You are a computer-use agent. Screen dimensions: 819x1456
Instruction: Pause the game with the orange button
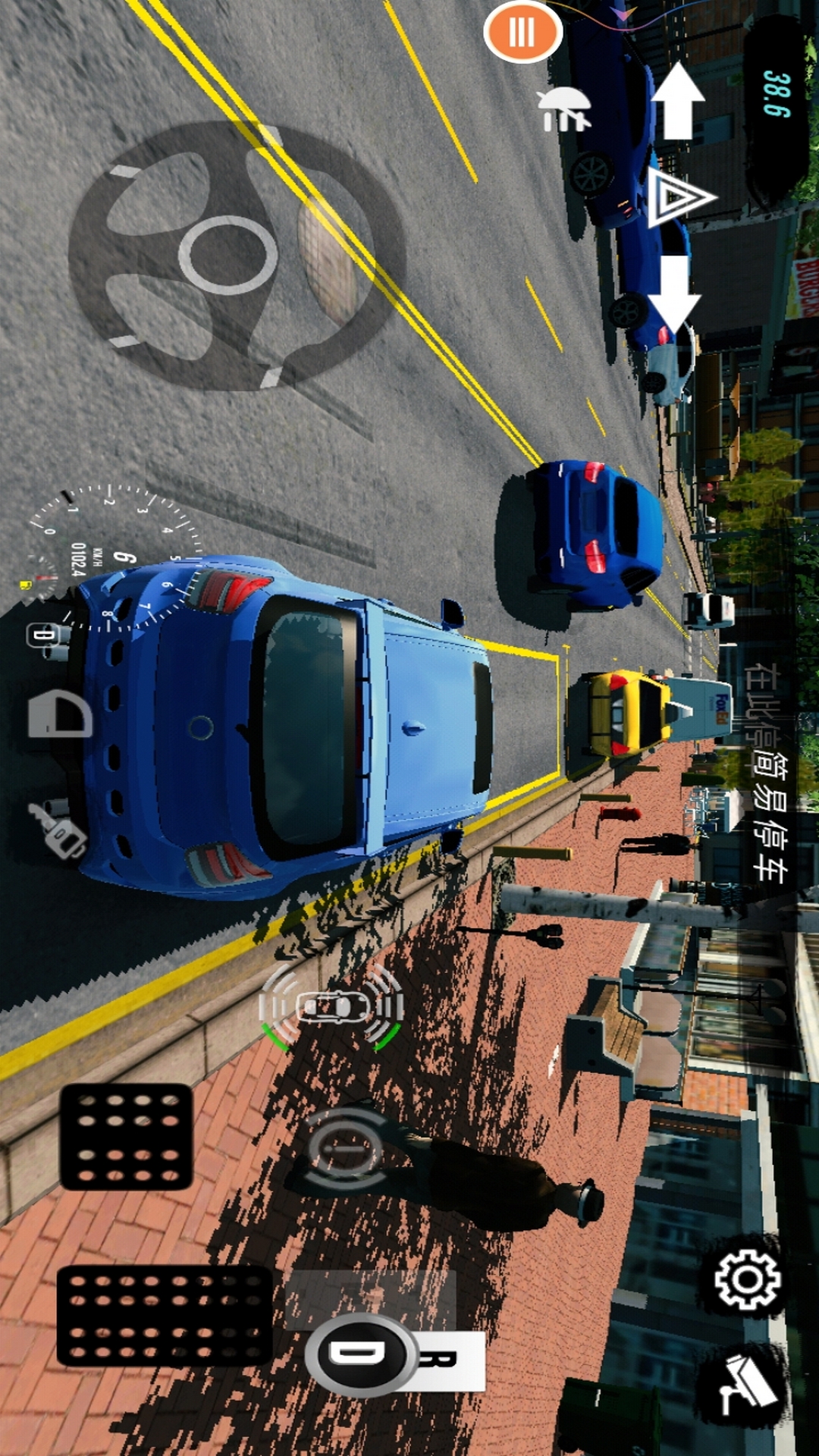pyautogui.click(x=522, y=32)
